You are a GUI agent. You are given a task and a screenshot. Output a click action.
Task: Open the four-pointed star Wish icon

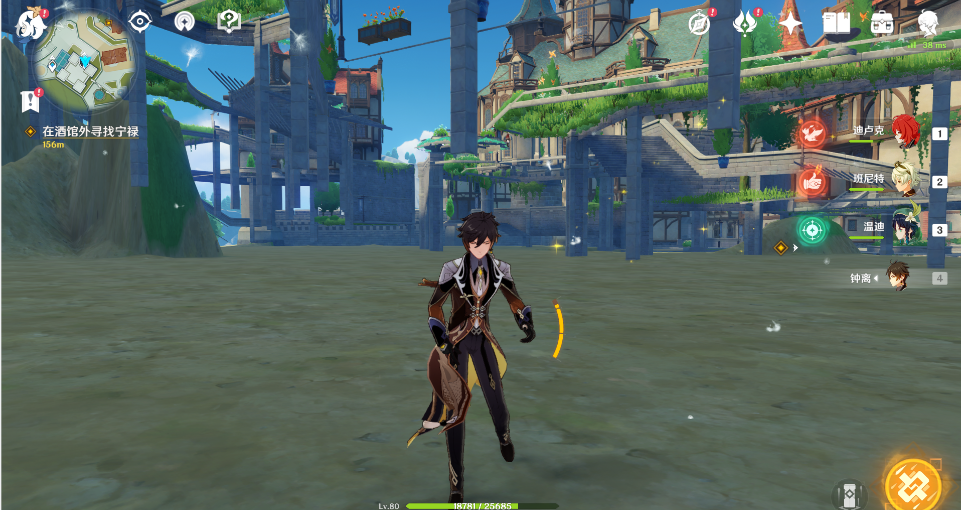(x=791, y=23)
